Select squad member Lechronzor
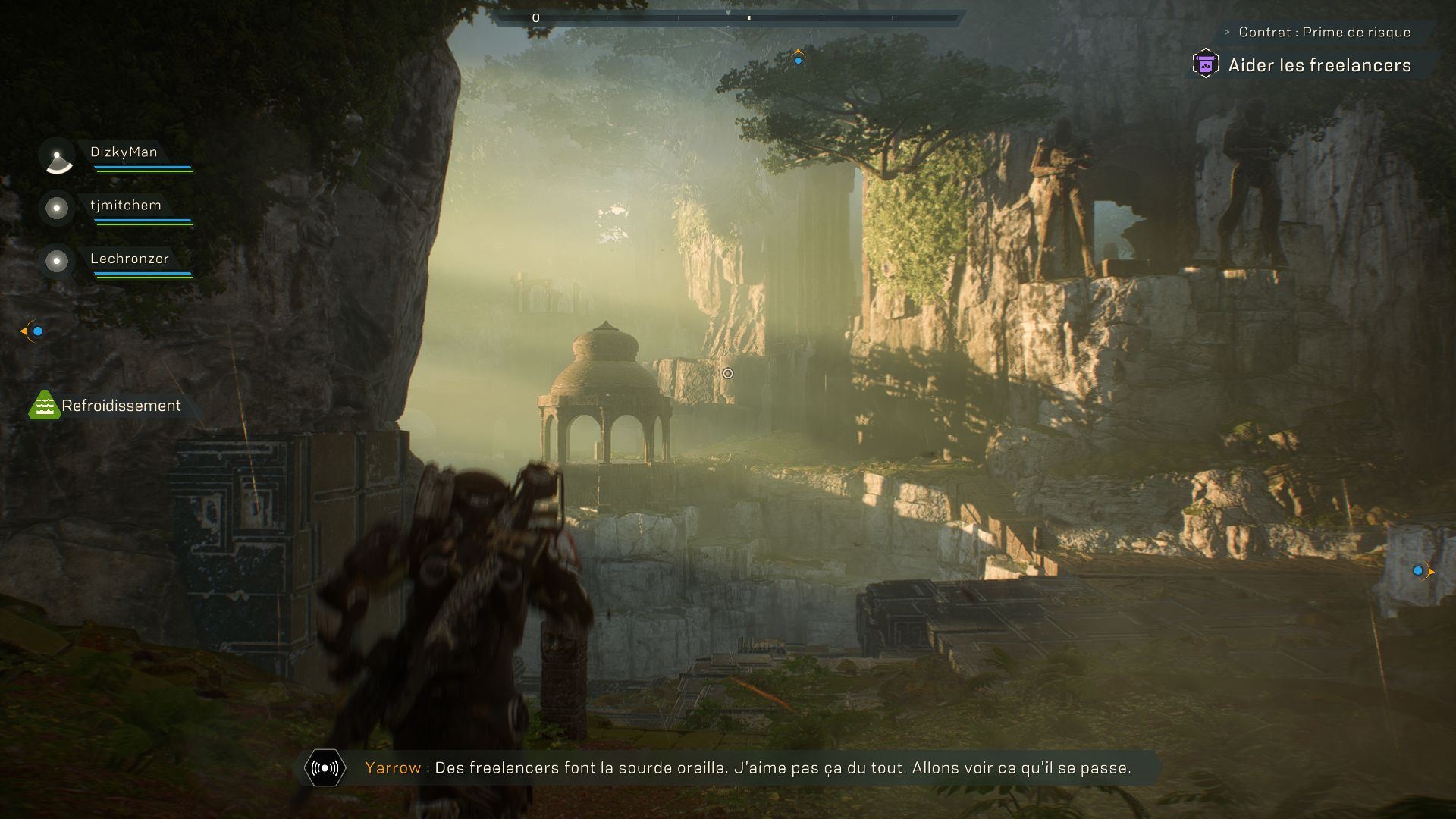 [129, 259]
